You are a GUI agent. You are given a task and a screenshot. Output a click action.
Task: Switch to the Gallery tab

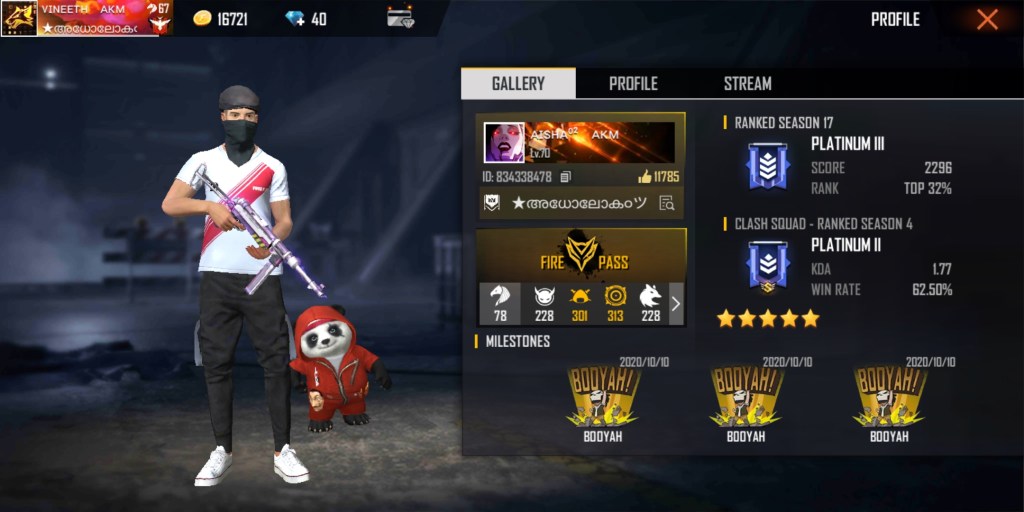click(x=518, y=84)
